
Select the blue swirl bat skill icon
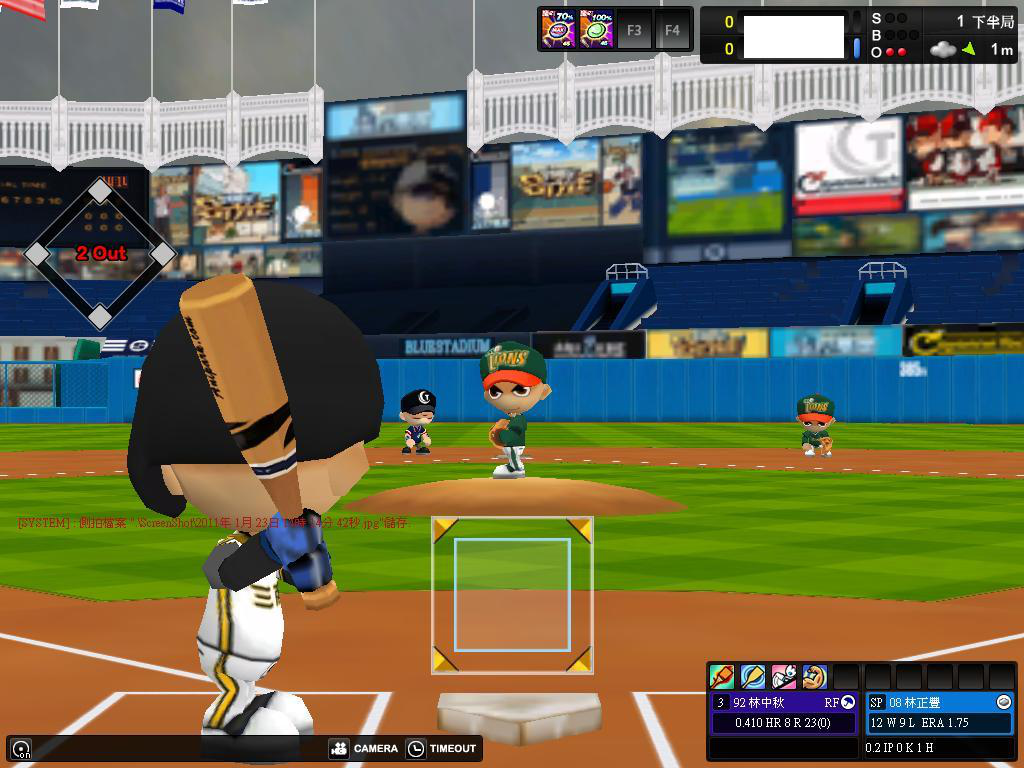pyautogui.click(x=753, y=677)
